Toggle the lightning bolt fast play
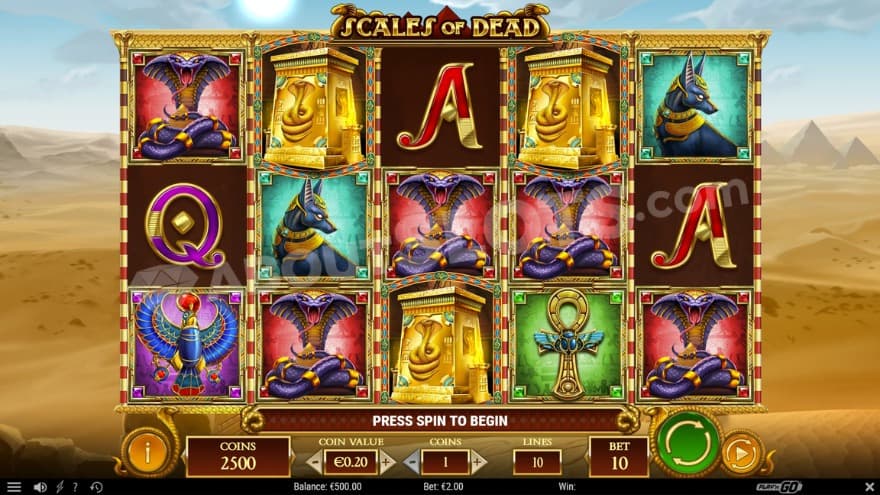This screenshot has height=495, width=880. pyautogui.click(x=60, y=487)
